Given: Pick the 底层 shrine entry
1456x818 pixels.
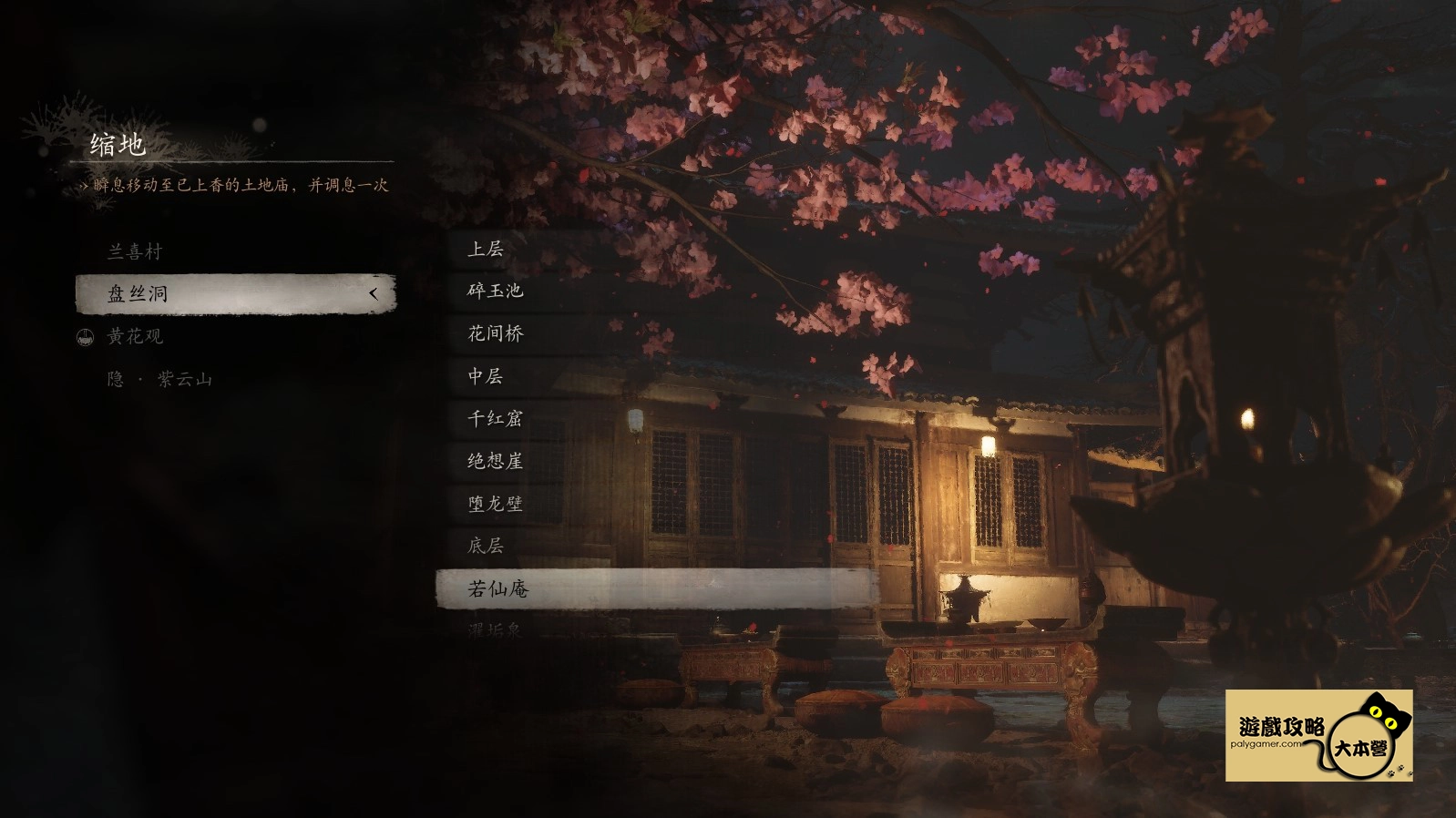Looking at the screenshot, I should click(486, 546).
